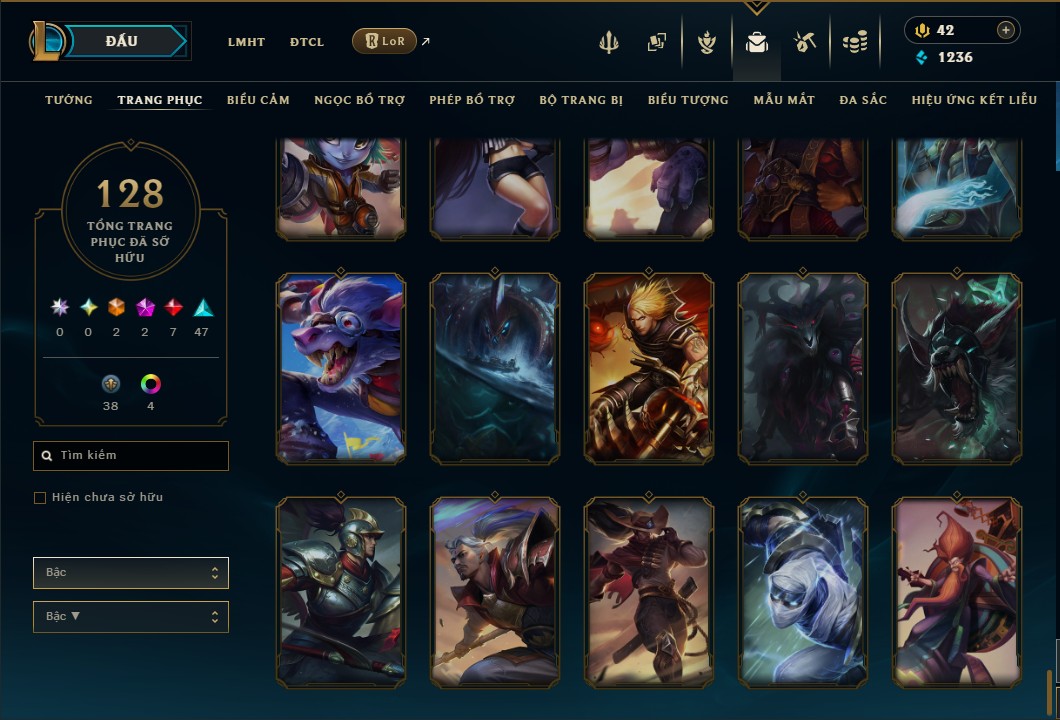Show the BIỂU TƯỢNG tab
This screenshot has height=720, width=1060.
688,100
